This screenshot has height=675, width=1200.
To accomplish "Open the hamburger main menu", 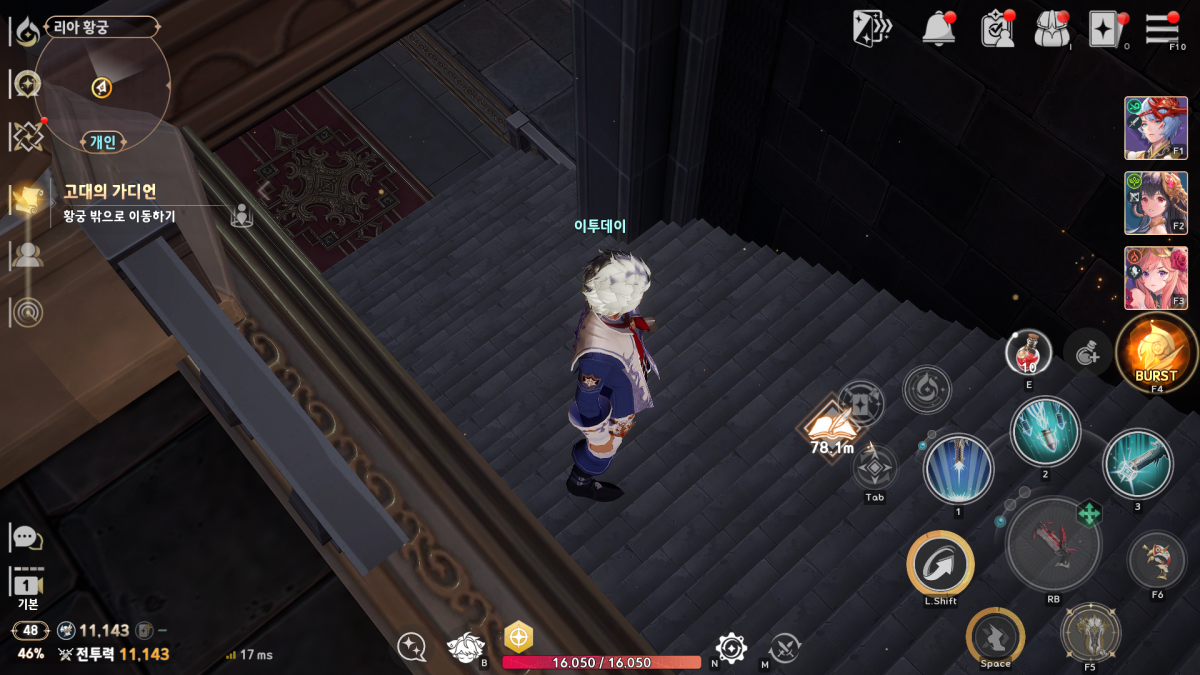I will (x=1162, y=28).
